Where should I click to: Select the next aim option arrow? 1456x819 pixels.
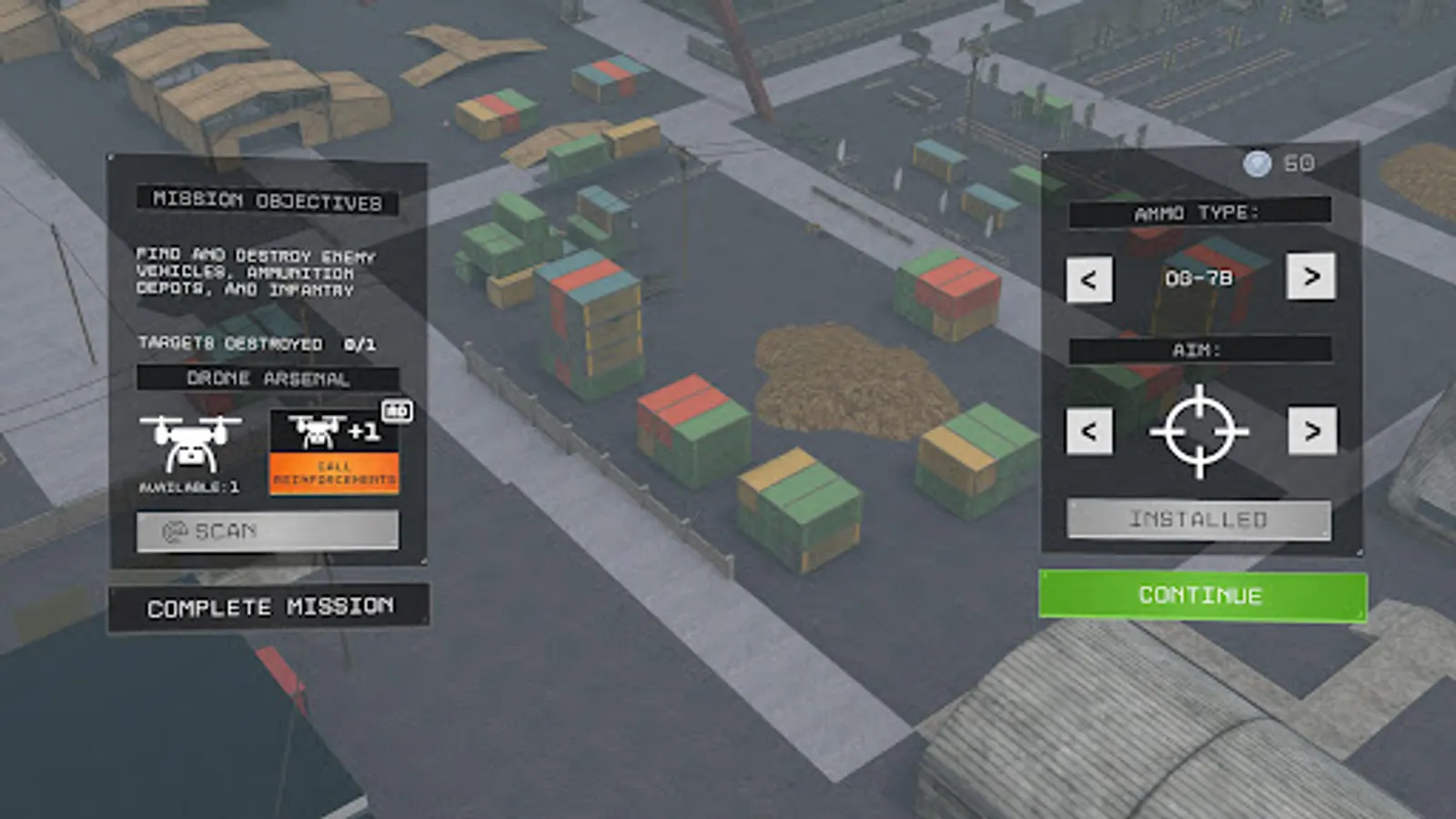1313,431
